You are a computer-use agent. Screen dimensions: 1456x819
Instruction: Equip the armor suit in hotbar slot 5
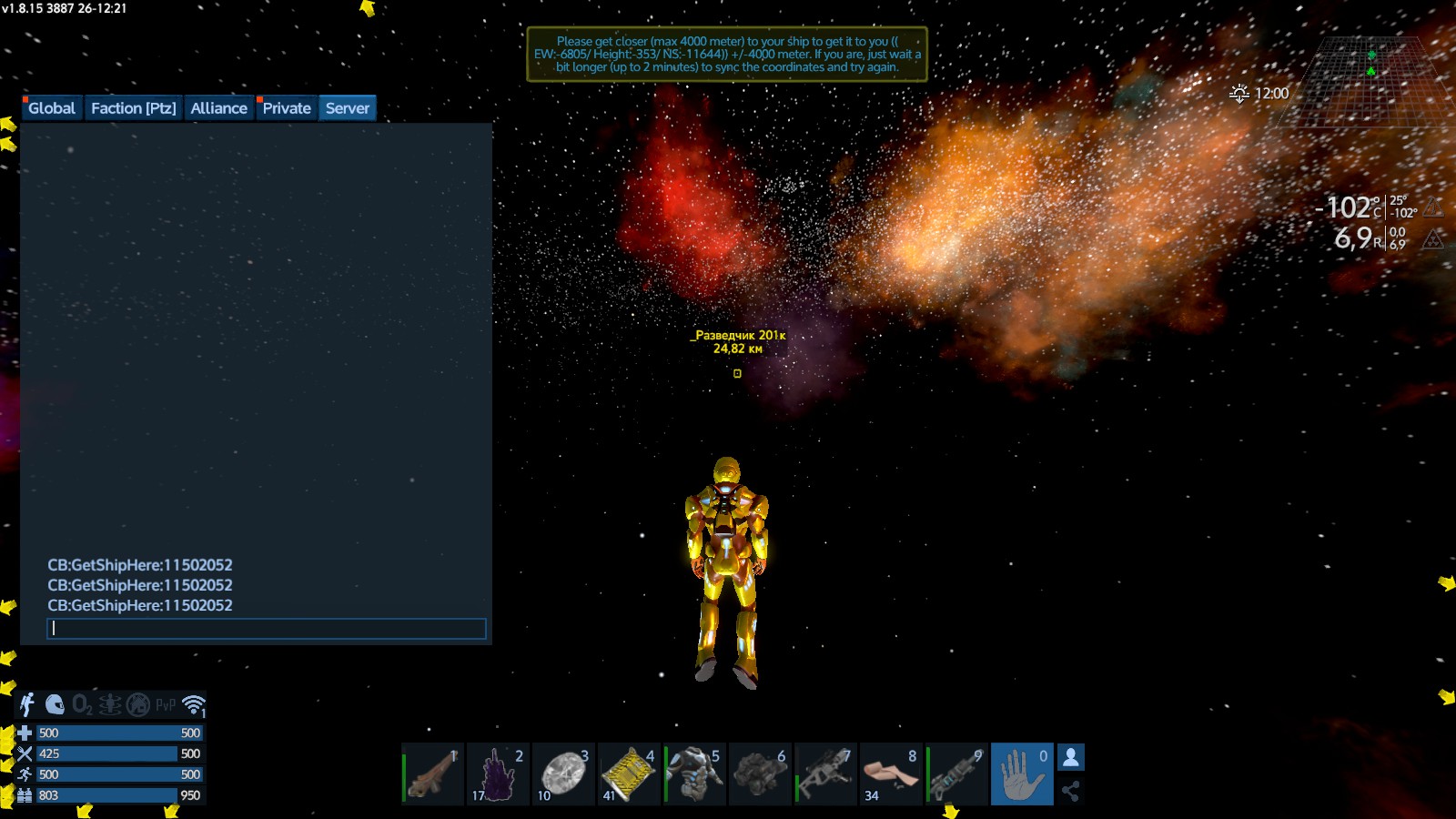click(694, 774)
